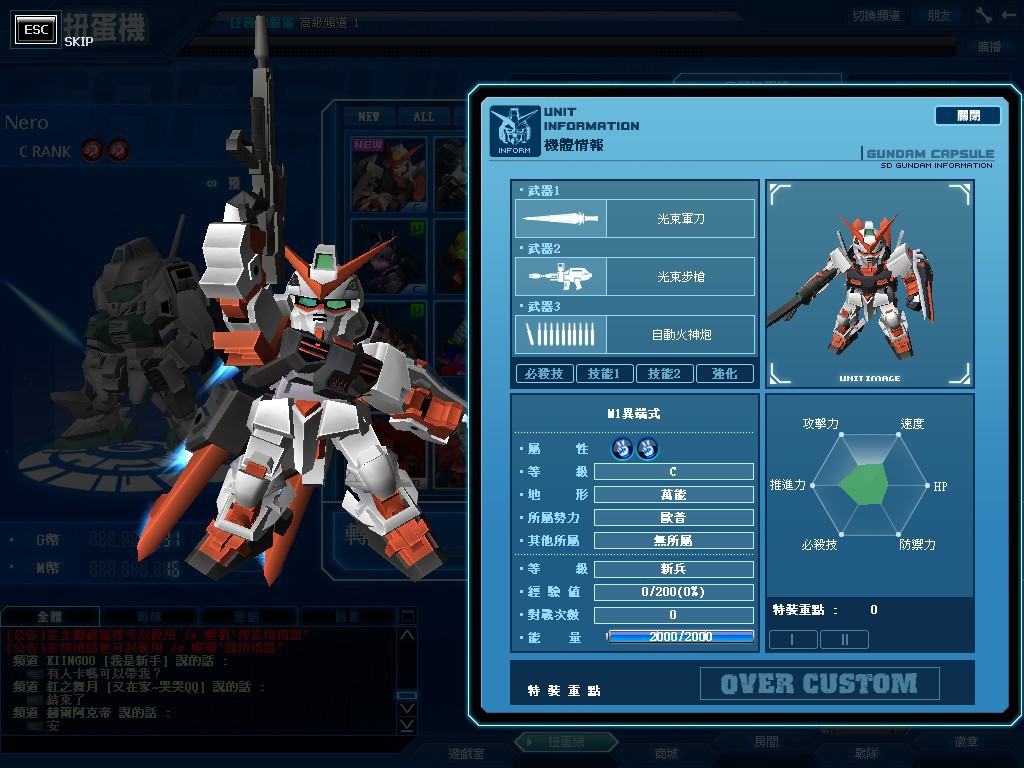Viewport: 1024px width, 768px height.
Task: Open the 切換頻道 channel switch option
Action: pos(876,16)
